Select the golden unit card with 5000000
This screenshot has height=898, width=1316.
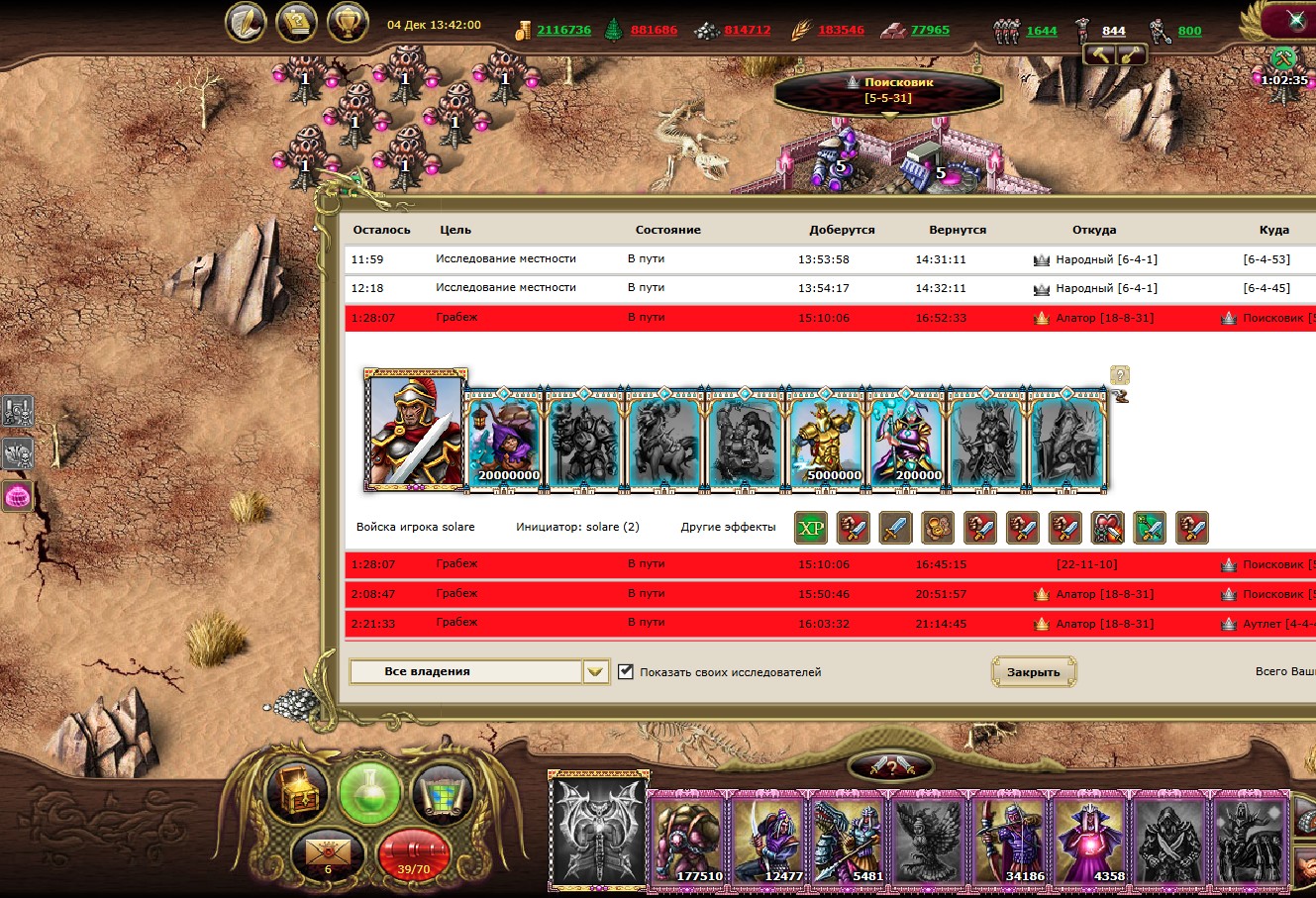[x=829, y=436]
